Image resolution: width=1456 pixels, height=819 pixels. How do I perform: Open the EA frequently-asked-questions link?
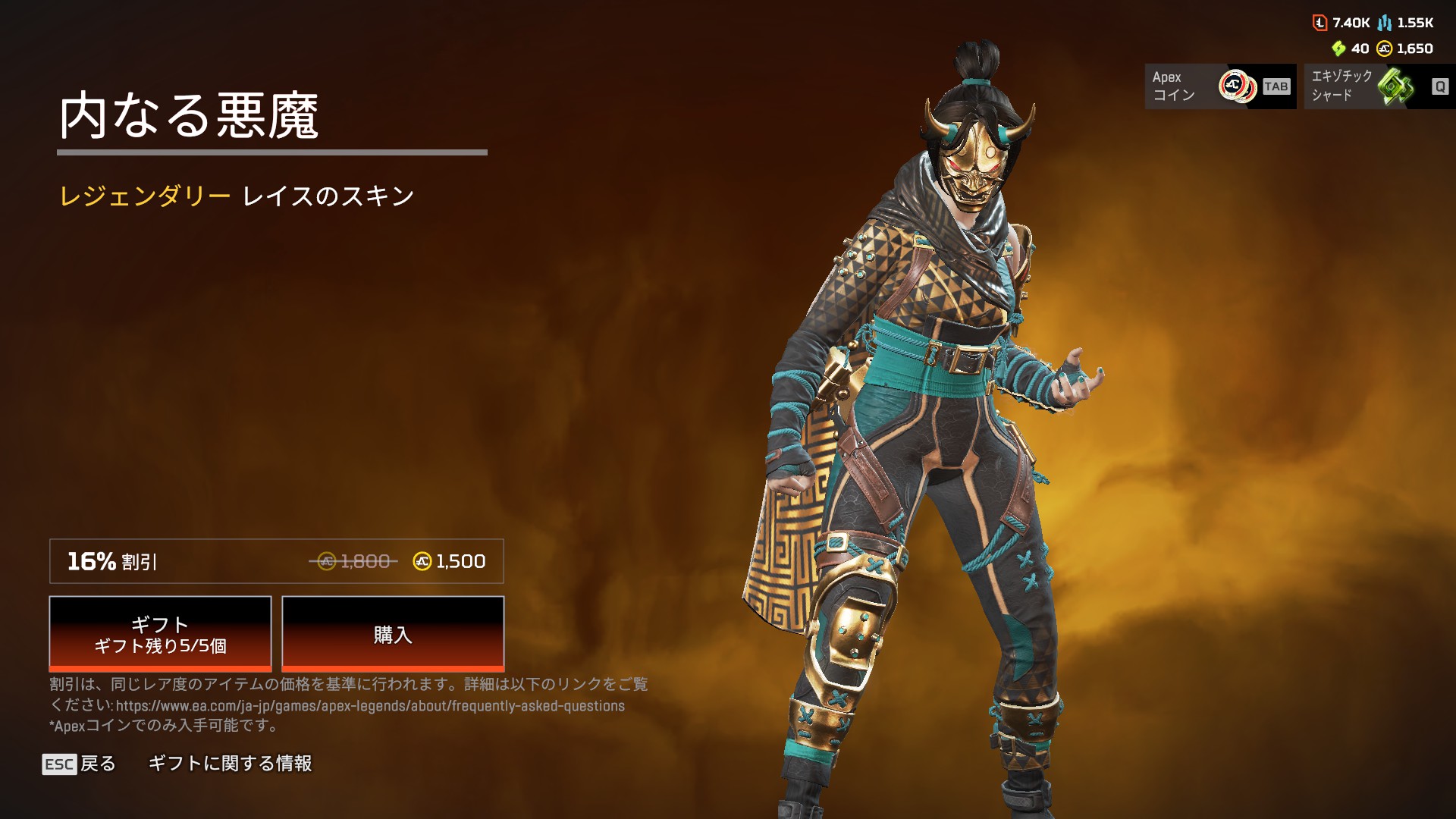tap(370, 706)
